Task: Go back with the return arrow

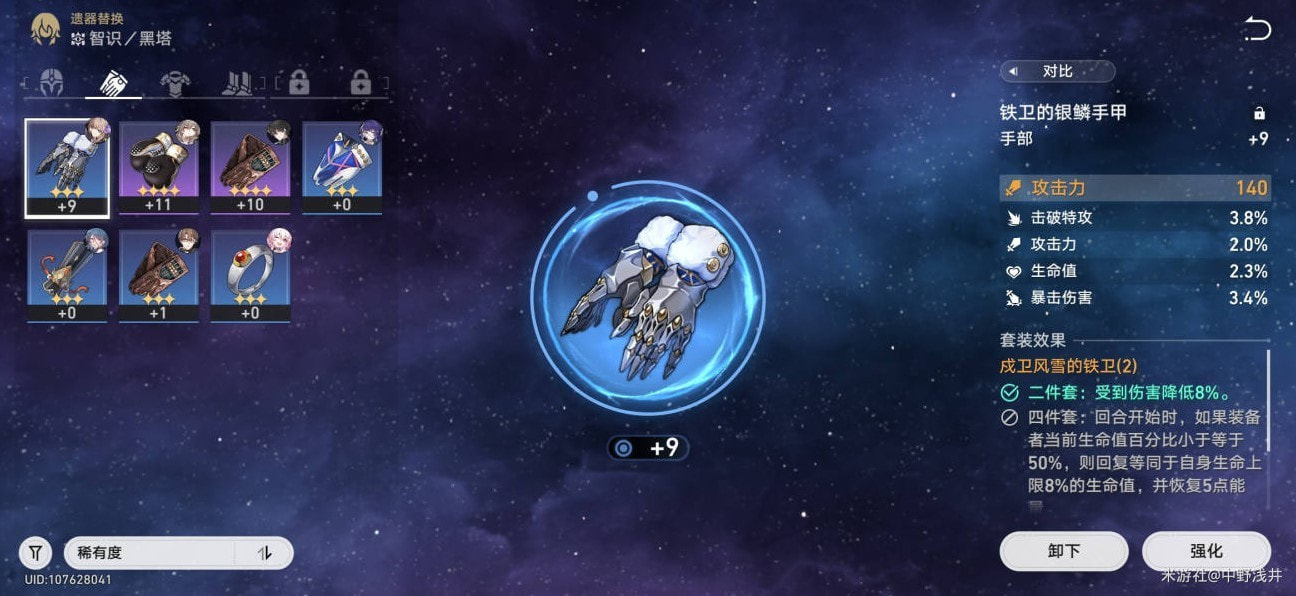Action: tap(1257, 30)
